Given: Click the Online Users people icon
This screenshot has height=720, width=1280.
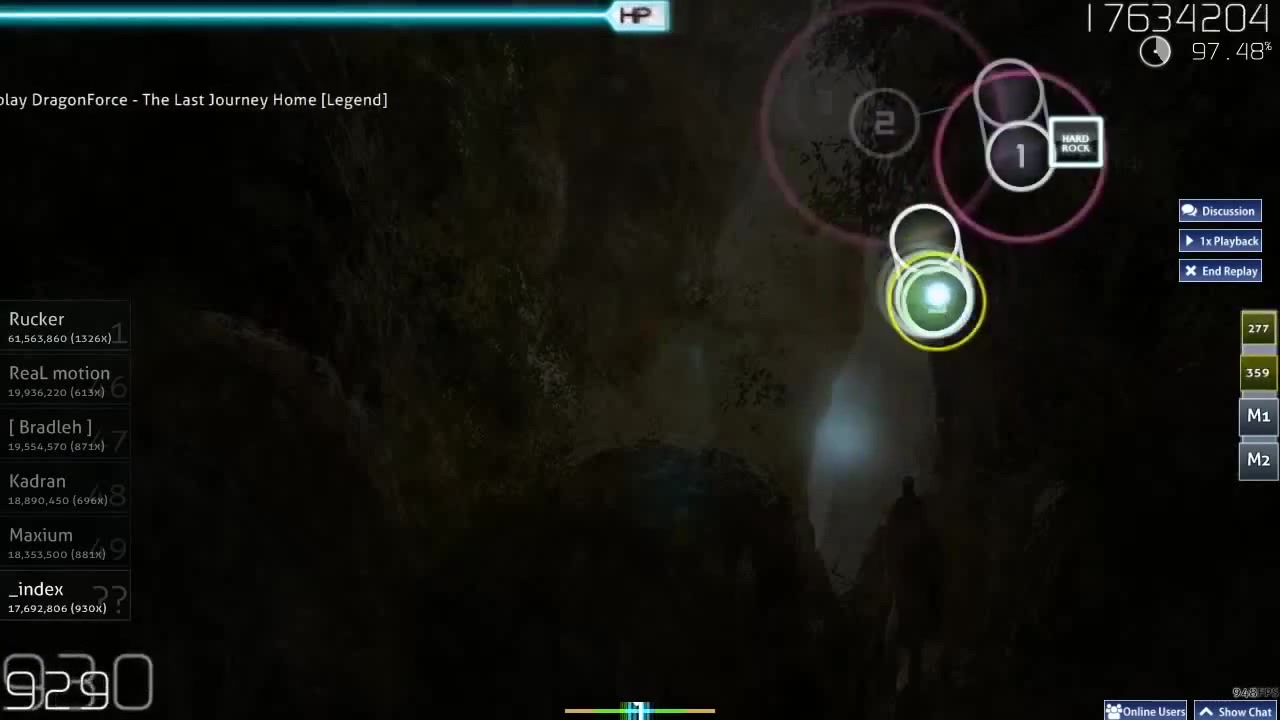Looking at the screenshot, I should 1115,711.
